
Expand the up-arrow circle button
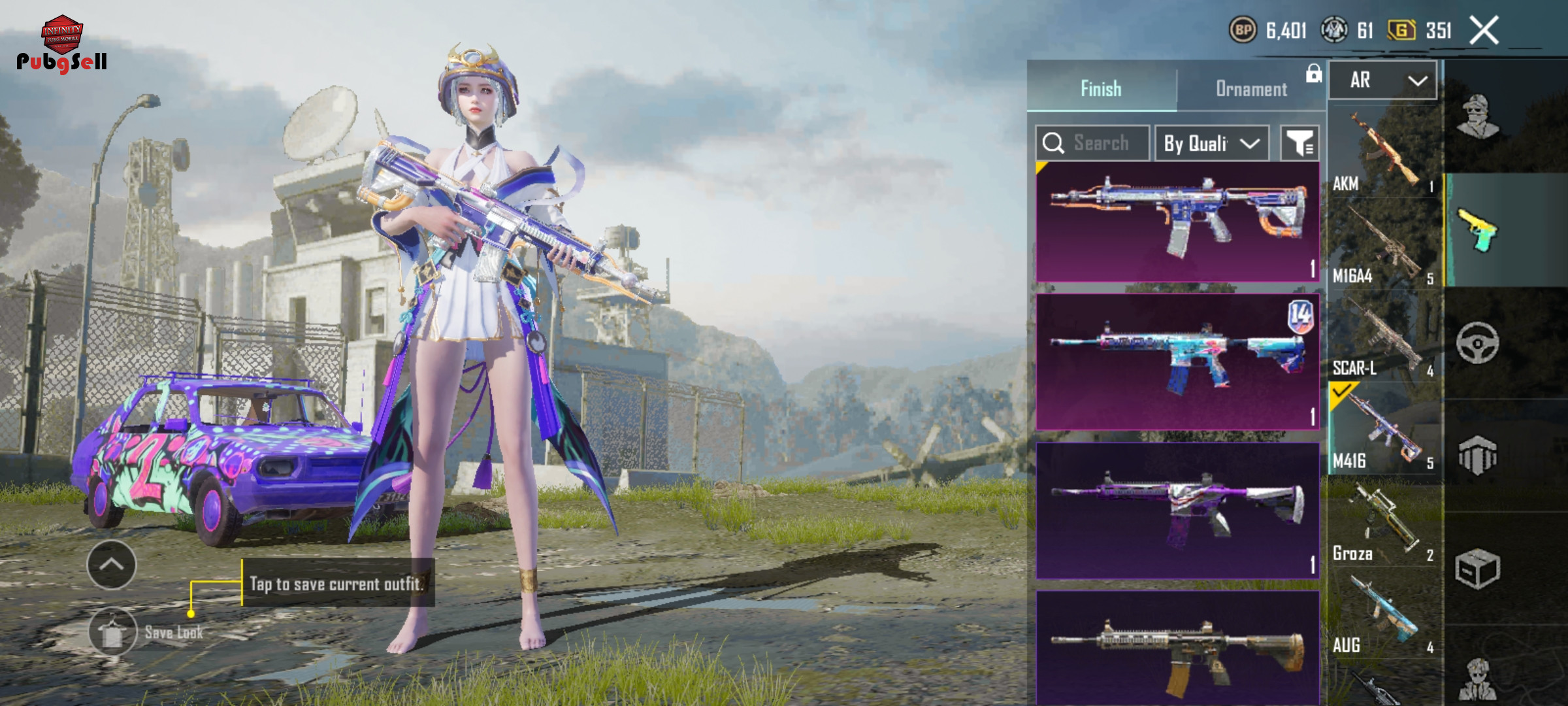[112, 565]
